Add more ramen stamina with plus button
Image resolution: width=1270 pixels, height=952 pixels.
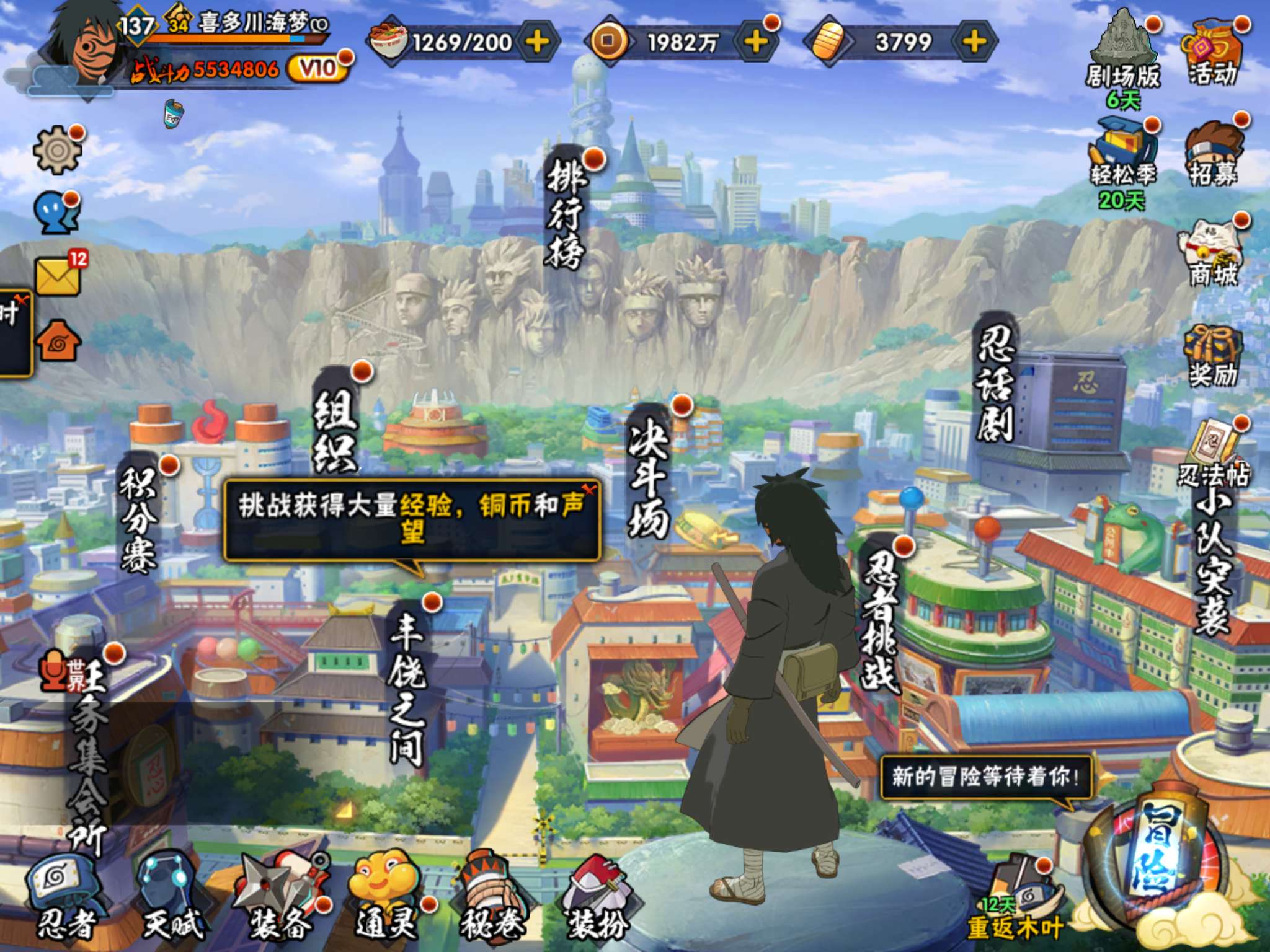coord(537,42)
